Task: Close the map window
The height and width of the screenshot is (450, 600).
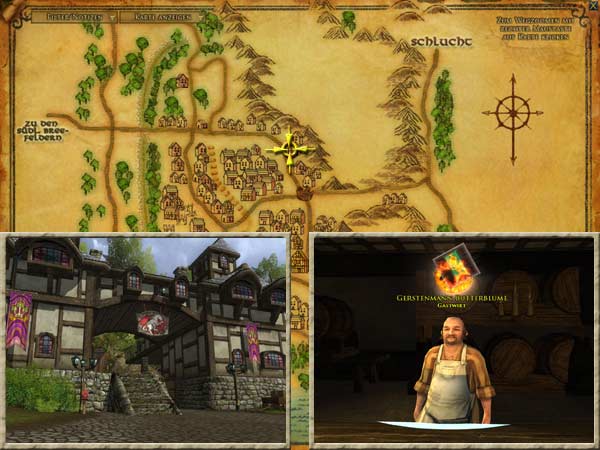Action: pos(593,5)
